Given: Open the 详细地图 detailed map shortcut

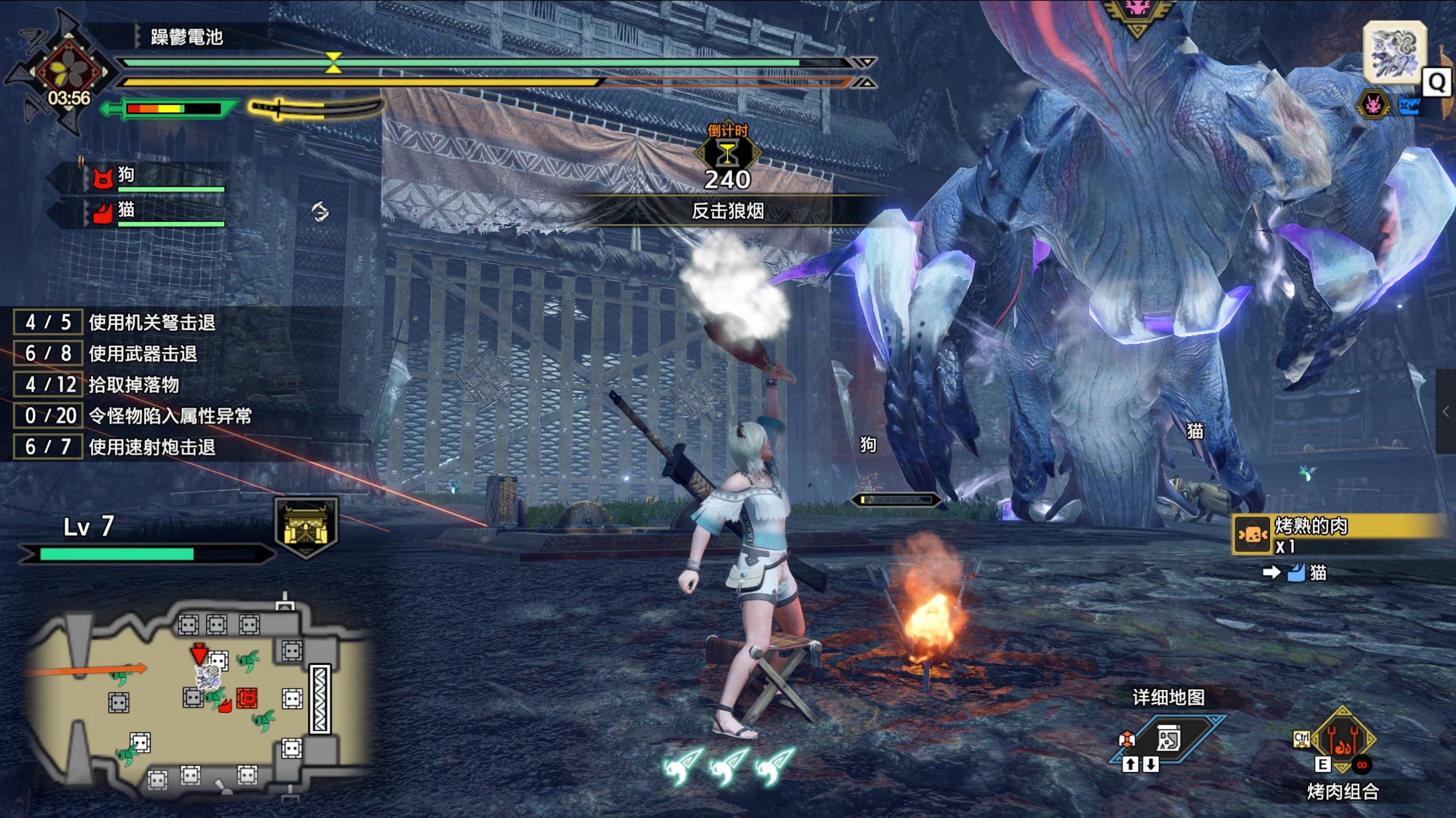Looking at the screenshot, I should [1168, 739].
